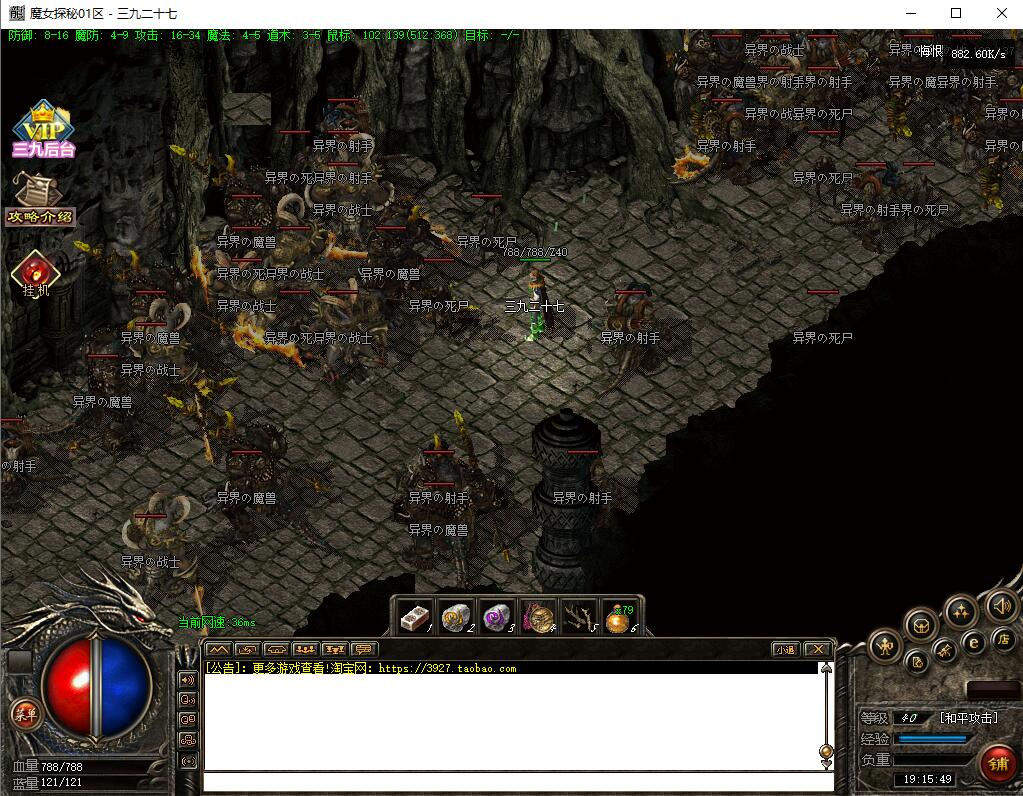Use the mahjong tile item in hotbar slot 1
This screenshot has height=796, width=1023.
coord(414,617)
